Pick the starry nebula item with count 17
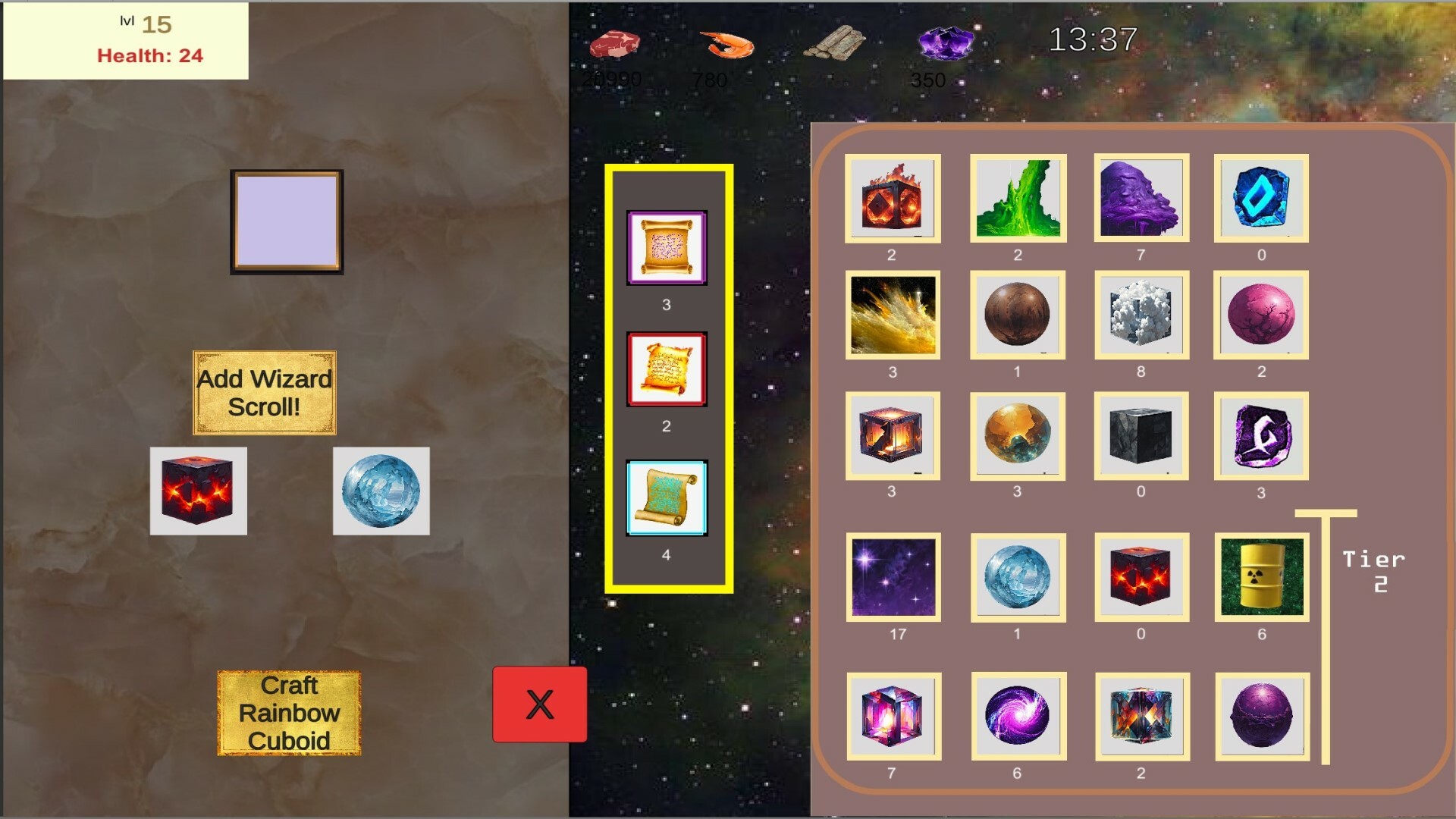 (x=893, y=578)
